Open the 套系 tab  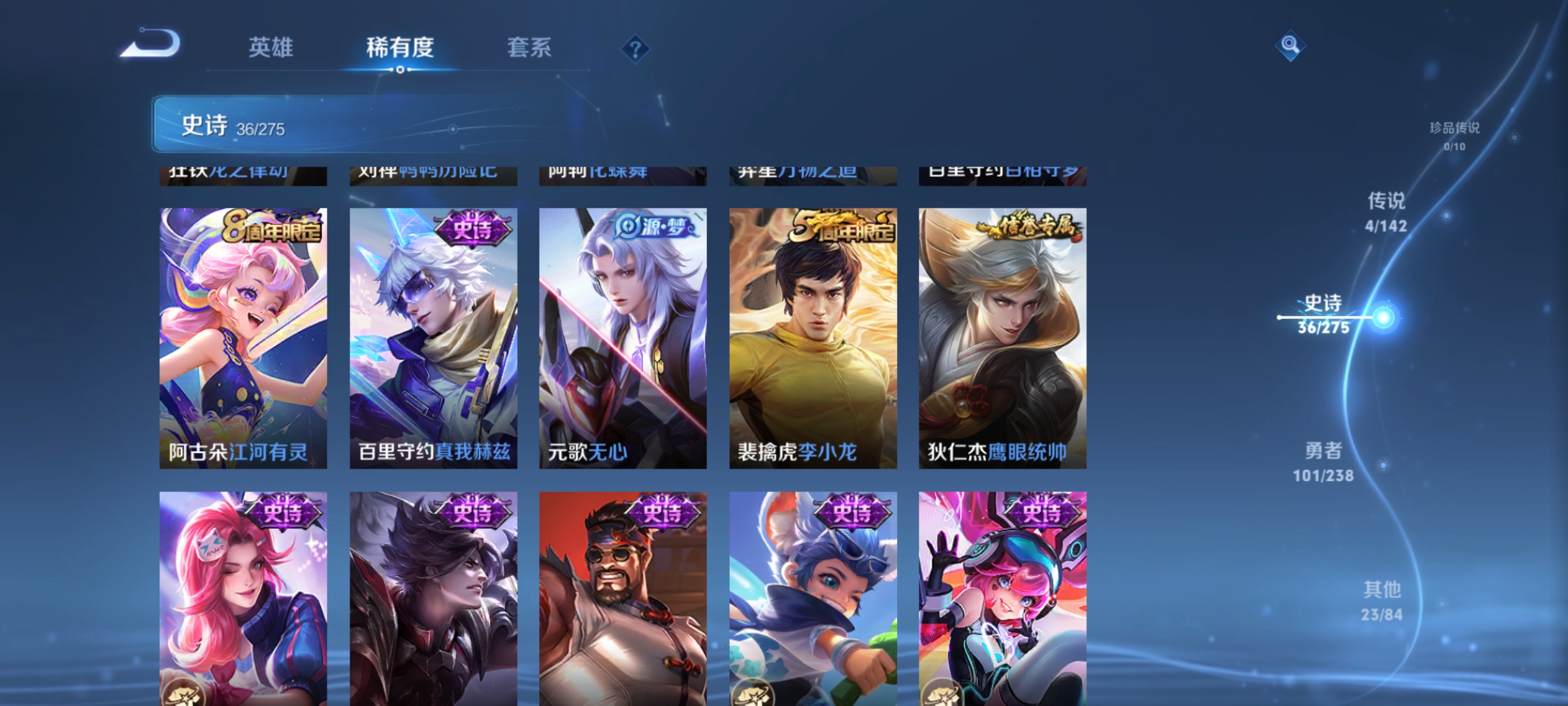pyautogui.click(x=531, y=47)
